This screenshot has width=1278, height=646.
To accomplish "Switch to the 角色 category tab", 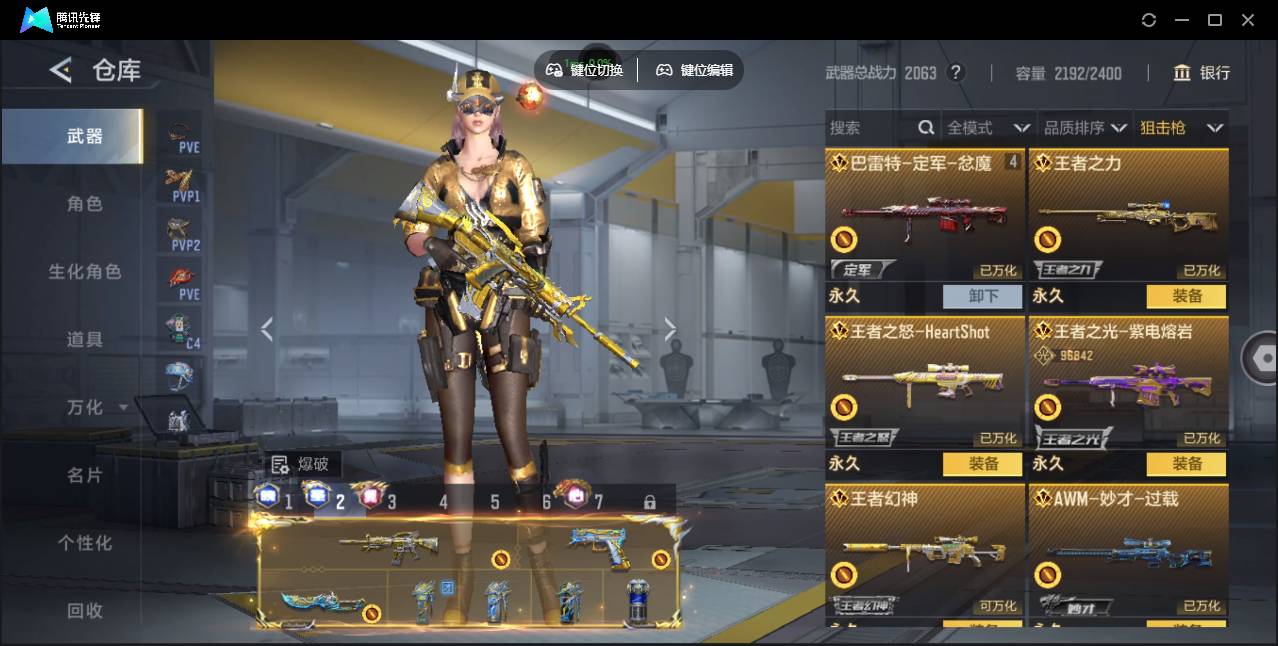I will pos(85,204).
